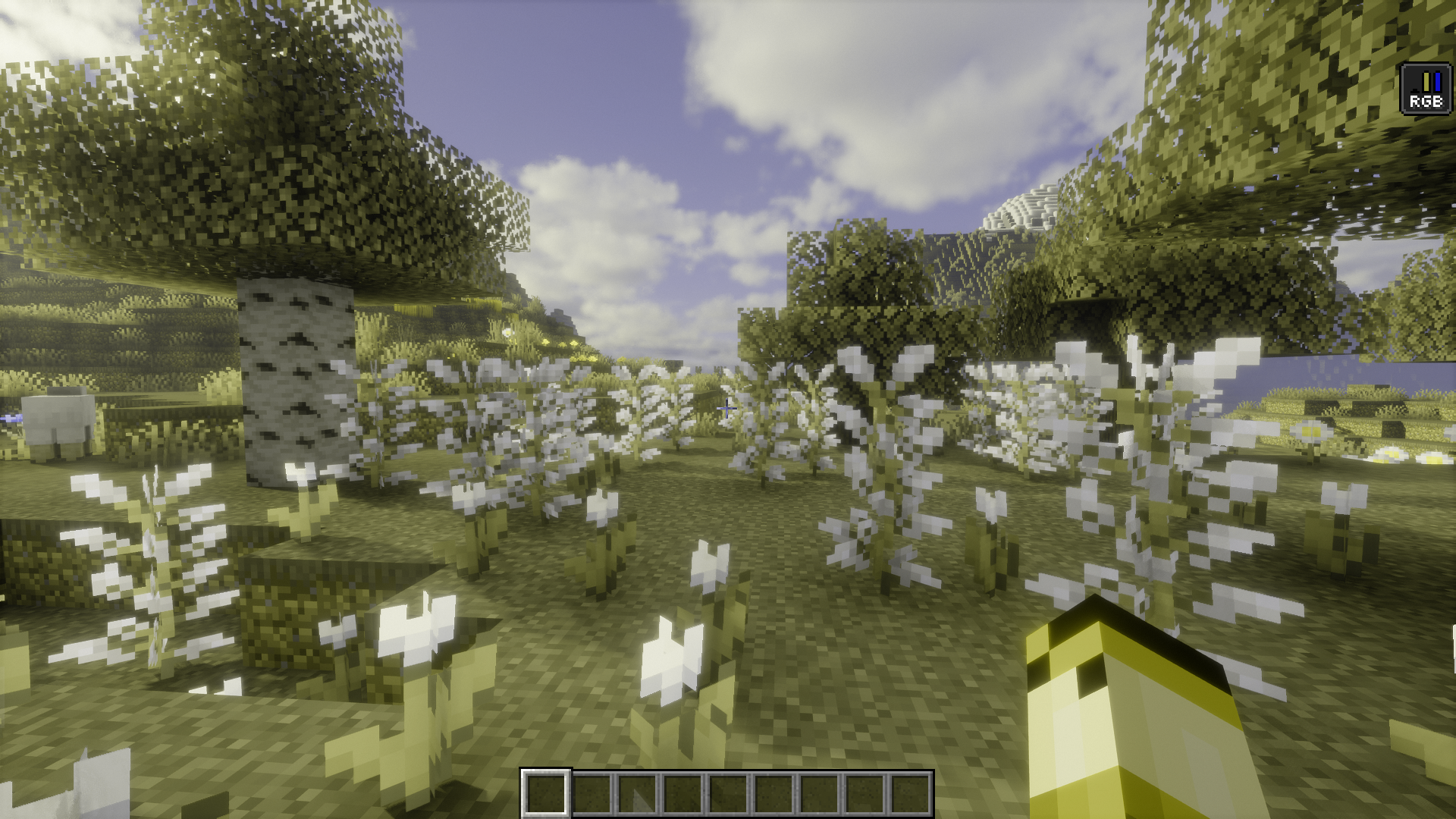Select the highlighted hotbar slot
The width and height of the screenshot is (1456, 819).
click(545, 793)
